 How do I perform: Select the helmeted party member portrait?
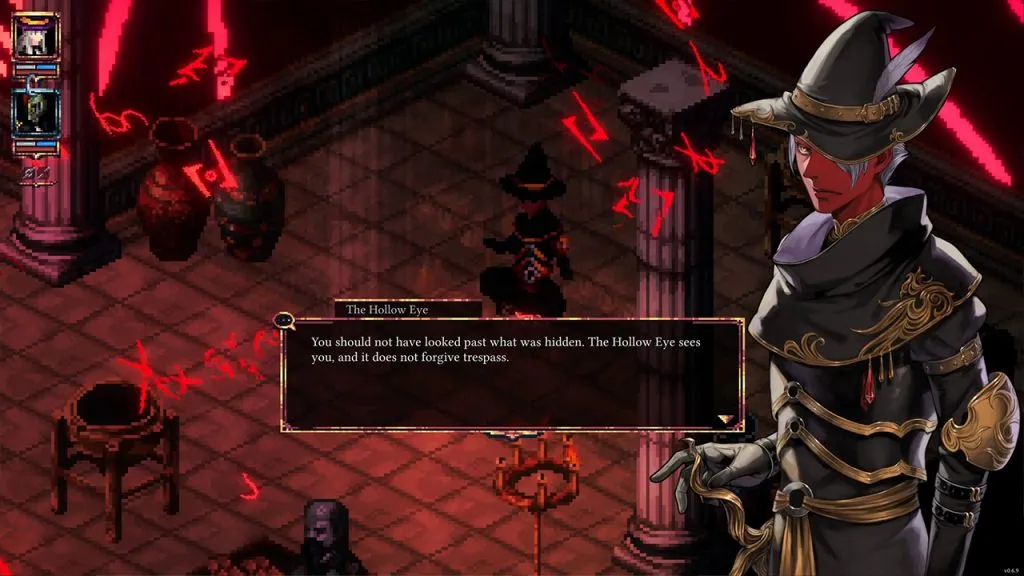(x=37, y=113)
